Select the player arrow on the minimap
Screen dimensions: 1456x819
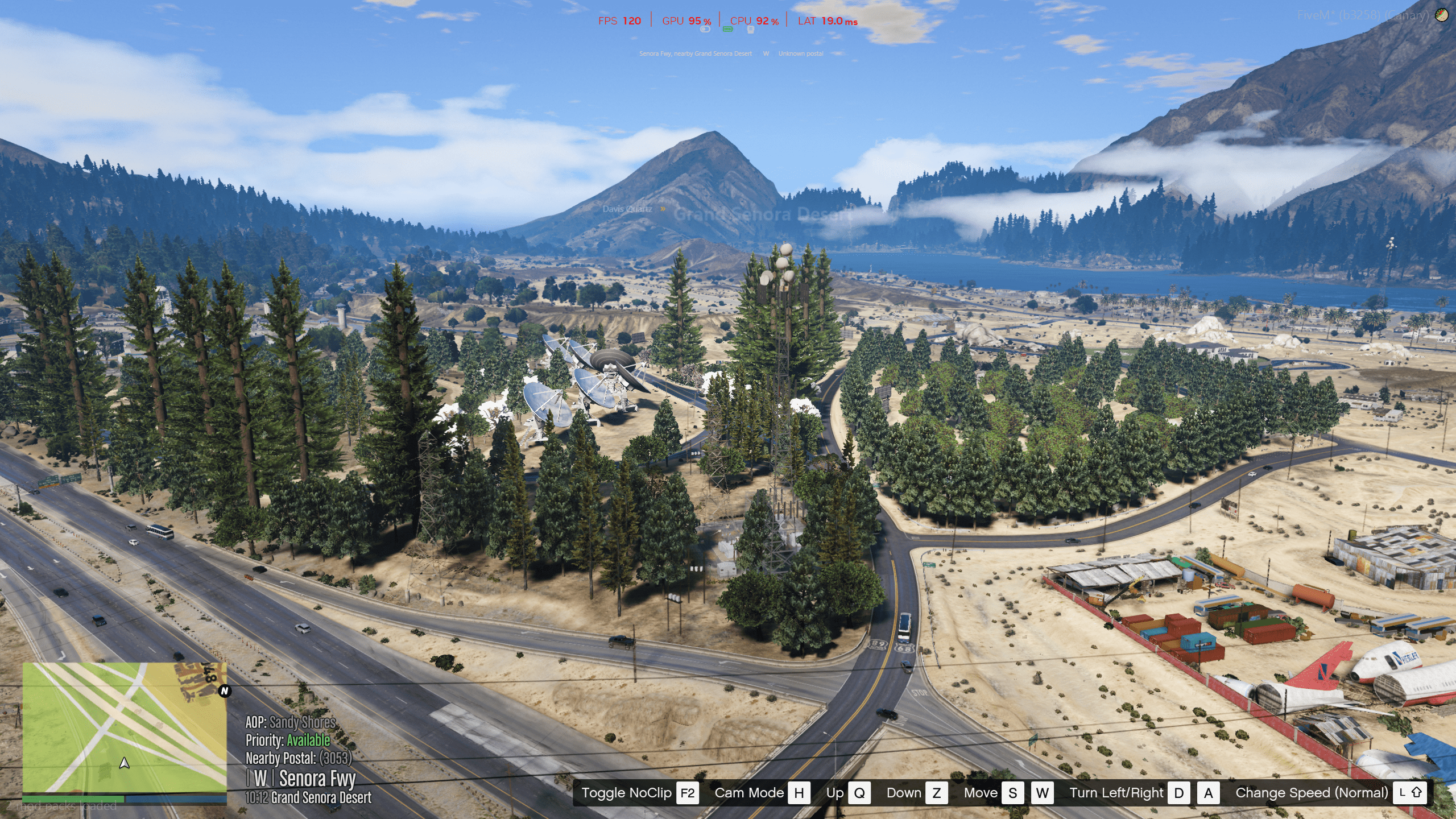coord(125,763)
